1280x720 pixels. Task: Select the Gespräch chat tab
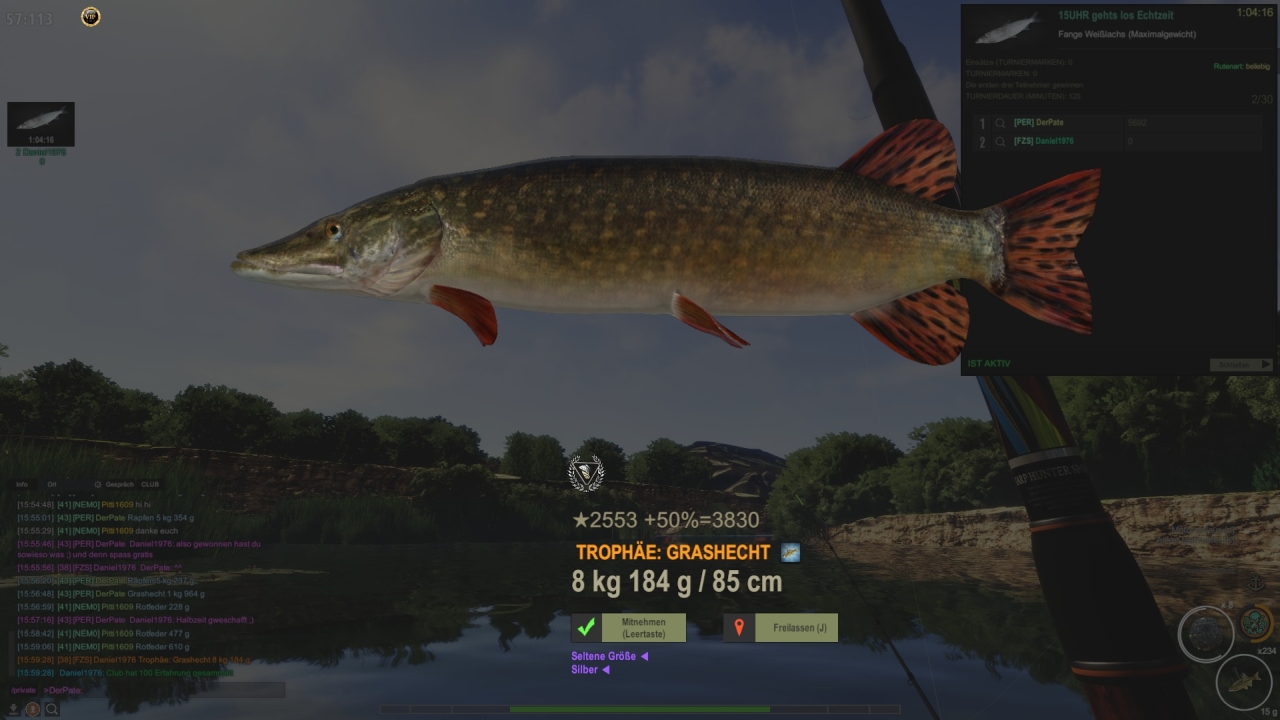click(x=118, y=484)
